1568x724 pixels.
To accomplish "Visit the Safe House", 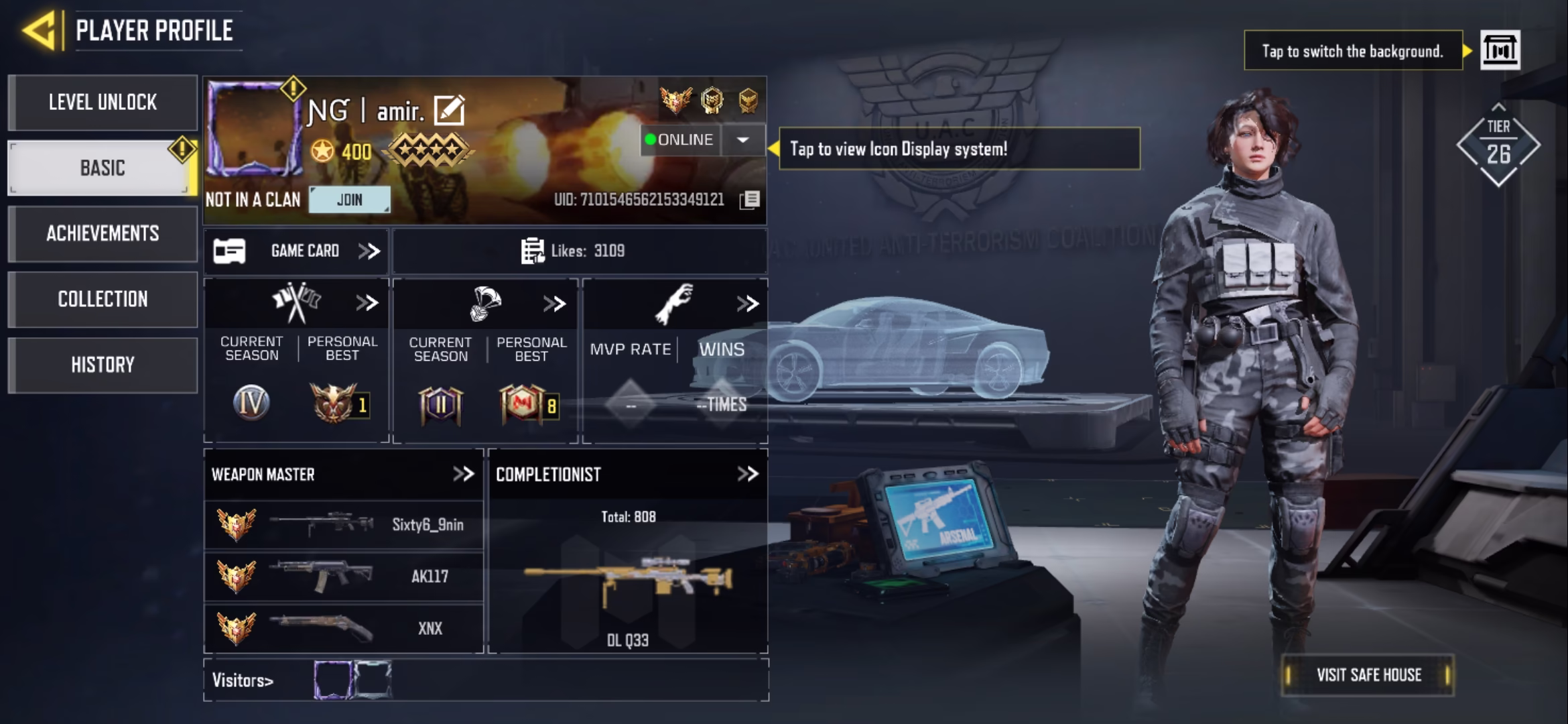I will 1368,675.
